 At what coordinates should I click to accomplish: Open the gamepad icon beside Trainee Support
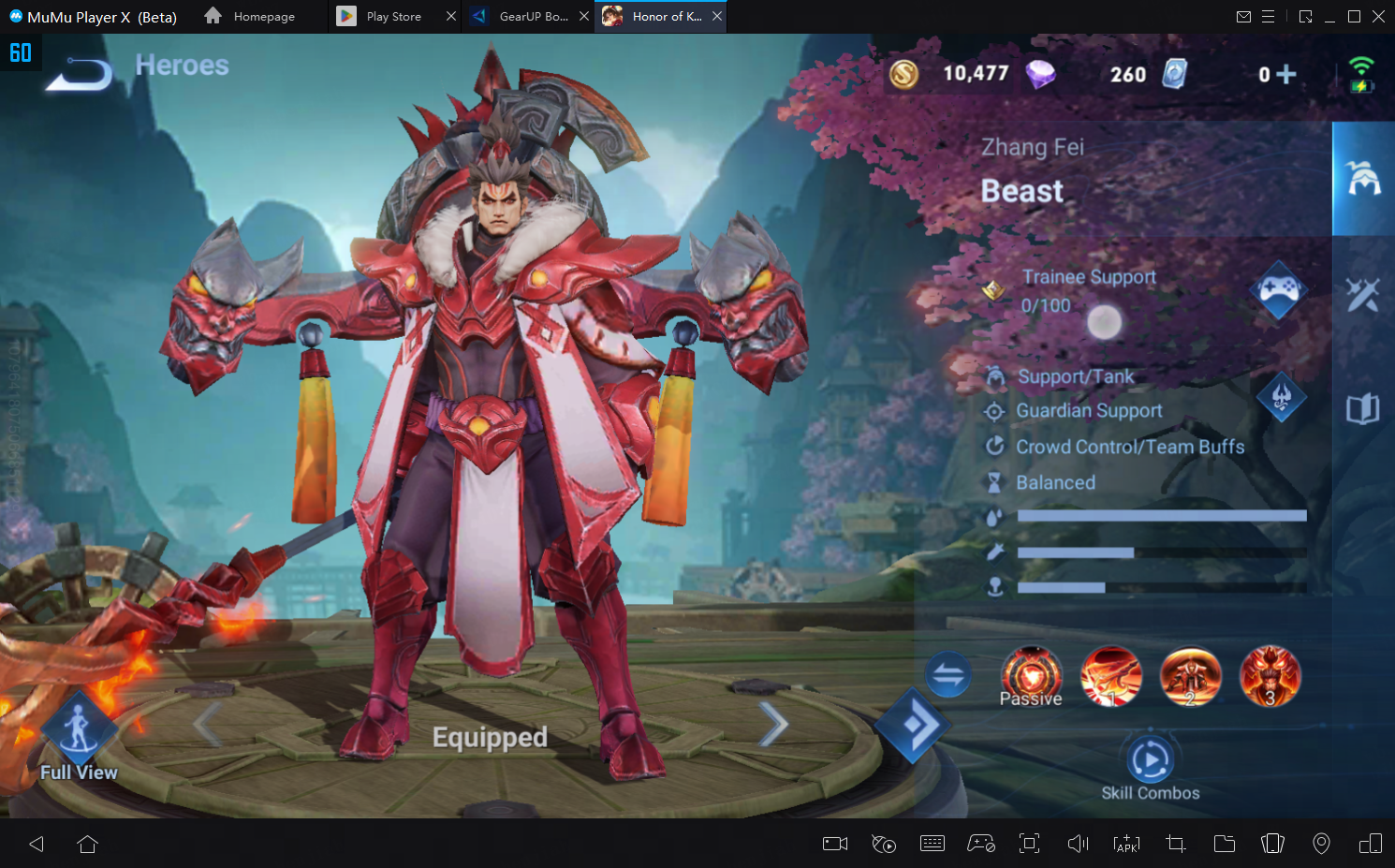click(1279, 289)
